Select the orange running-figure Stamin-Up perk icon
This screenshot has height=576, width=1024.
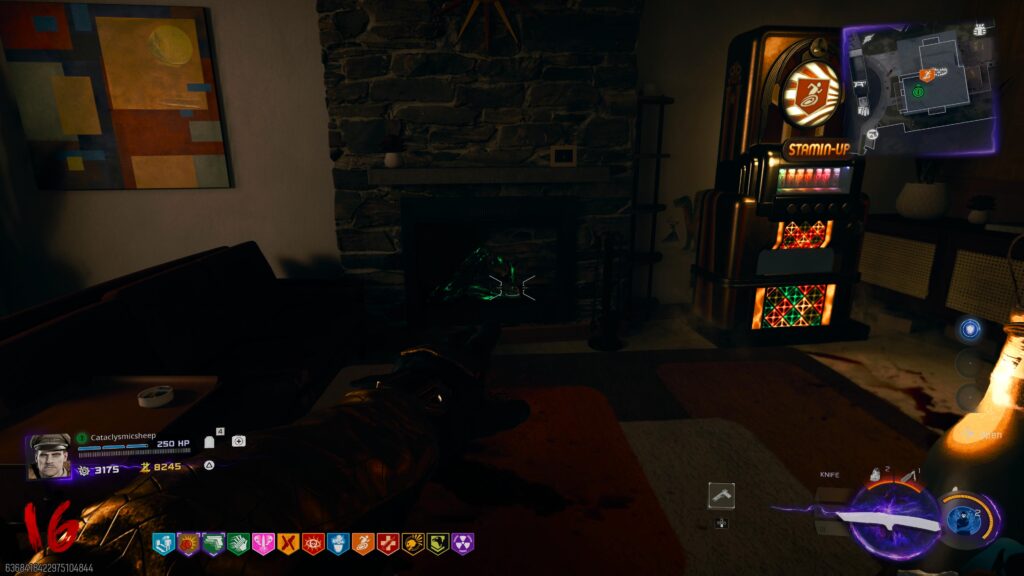pyautogui.click(x=362, y=544)
